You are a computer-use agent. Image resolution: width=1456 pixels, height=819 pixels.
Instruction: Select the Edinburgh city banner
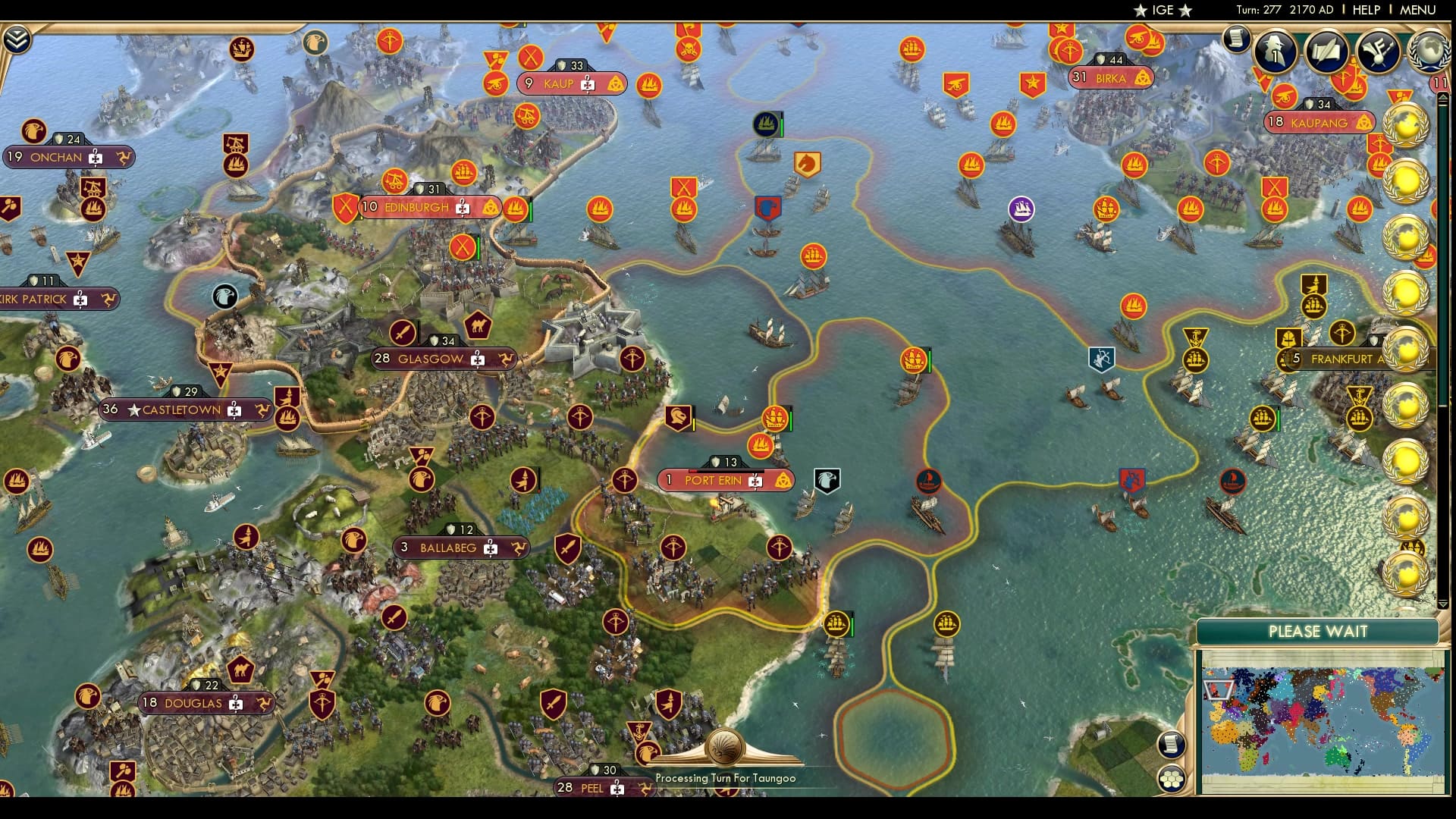pos(417,206)
